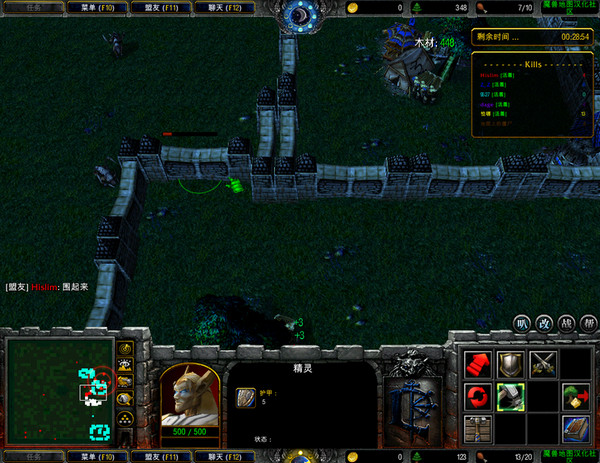Toggle the minimap creep camp display button
Viewport: 600px width, 463px height.
pyautogui.click(x=125, y=398)
